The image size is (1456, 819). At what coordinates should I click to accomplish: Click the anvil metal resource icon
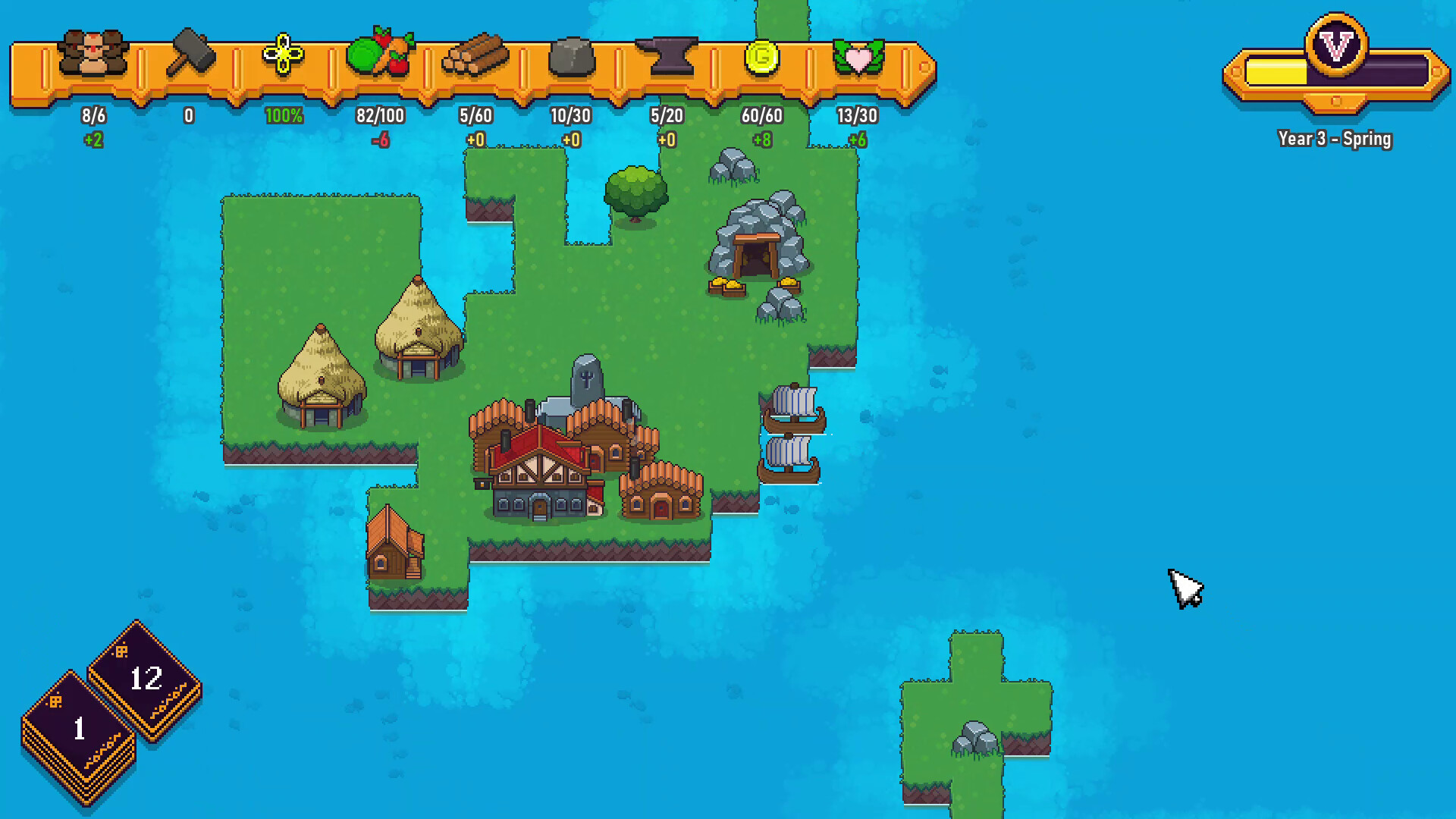(x=666, y=53)
